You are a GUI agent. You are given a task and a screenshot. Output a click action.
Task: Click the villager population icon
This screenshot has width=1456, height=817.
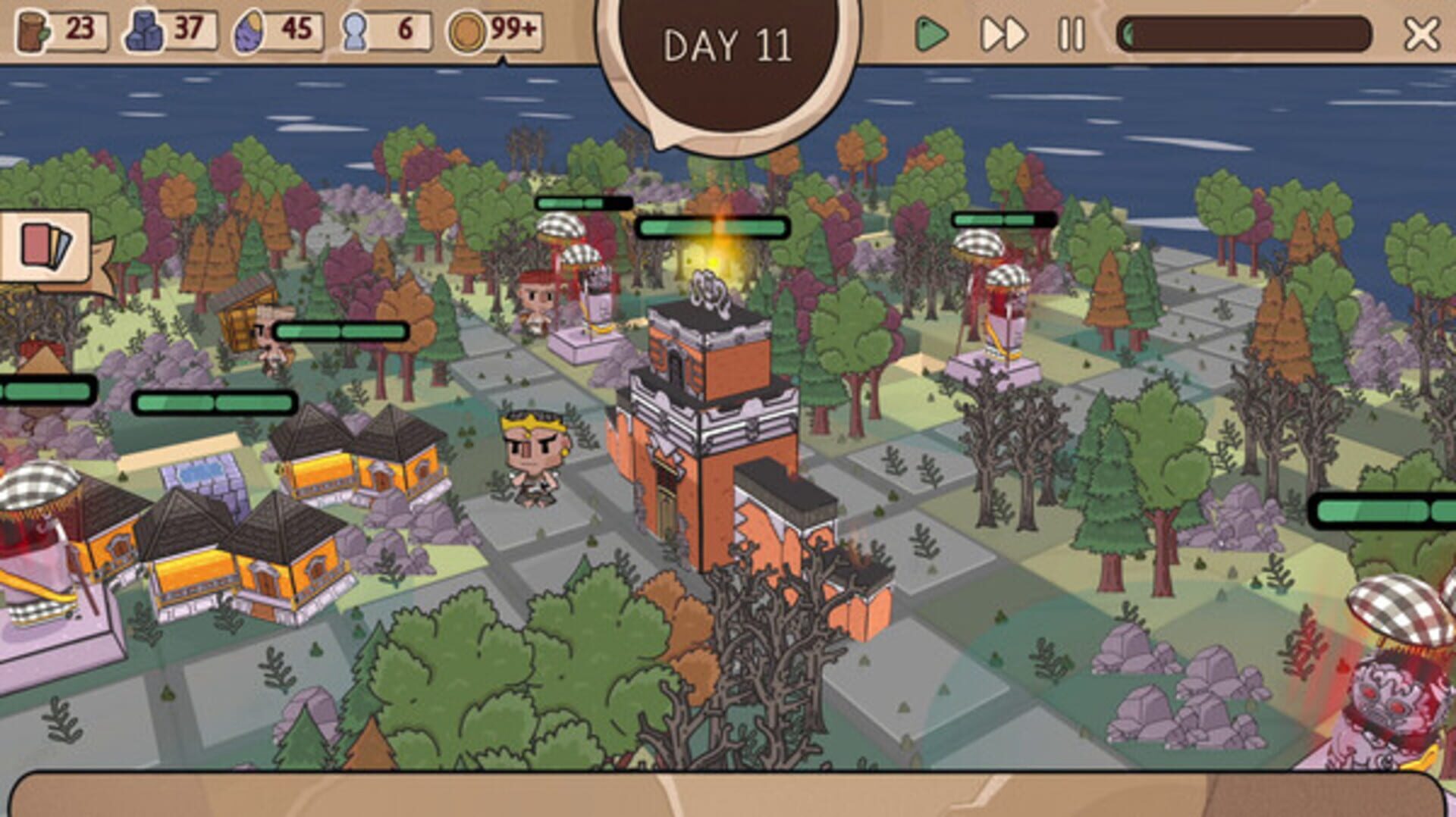click(353, 32)
